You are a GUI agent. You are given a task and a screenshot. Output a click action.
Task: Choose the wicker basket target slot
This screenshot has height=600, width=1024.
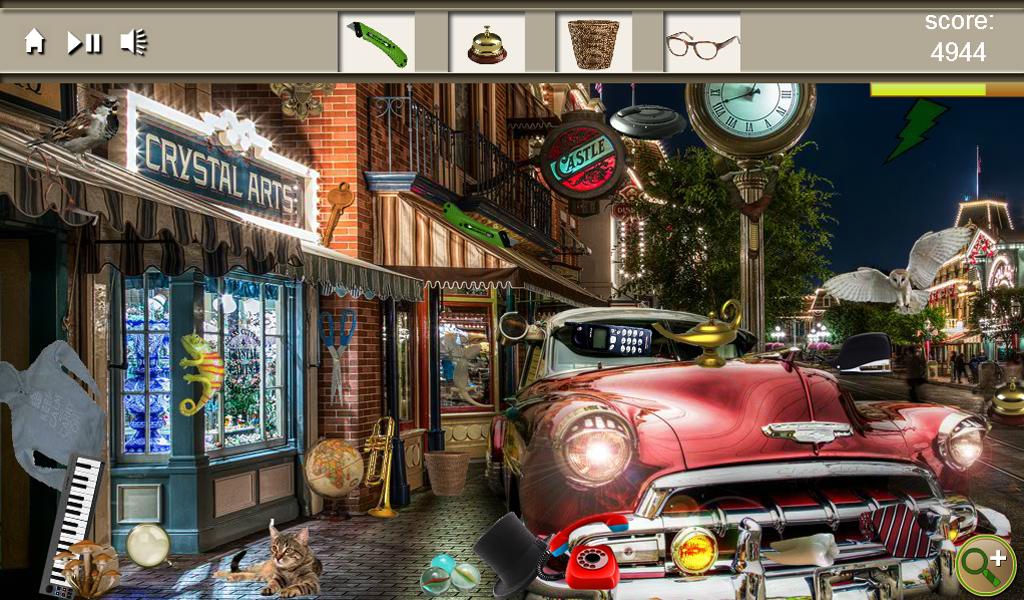[594, 43]
